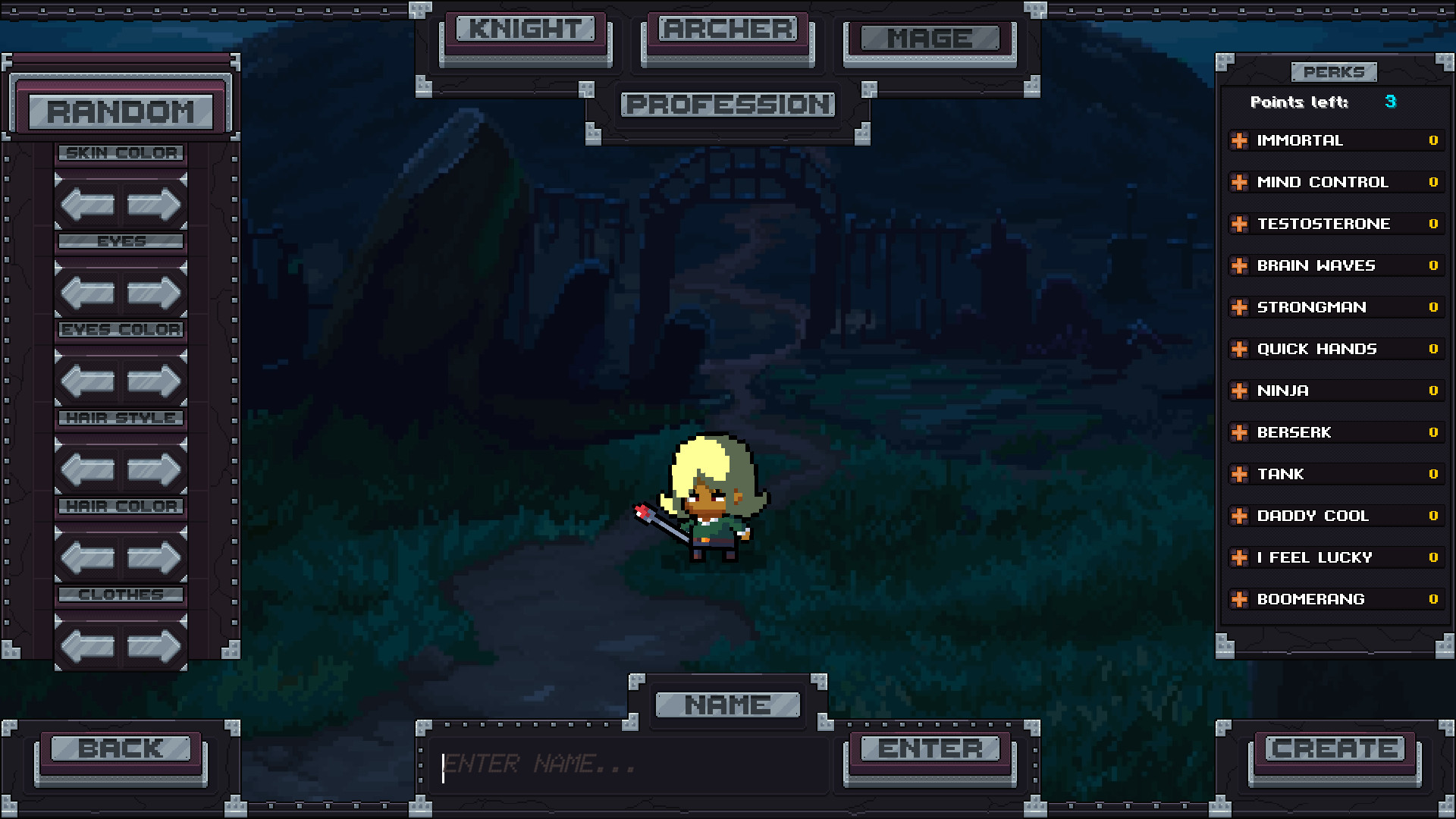Add a point to the Ninja perk
The width and height of the screenshot is (1456, 819).
pyautogui.click(x=1241, y=391)
